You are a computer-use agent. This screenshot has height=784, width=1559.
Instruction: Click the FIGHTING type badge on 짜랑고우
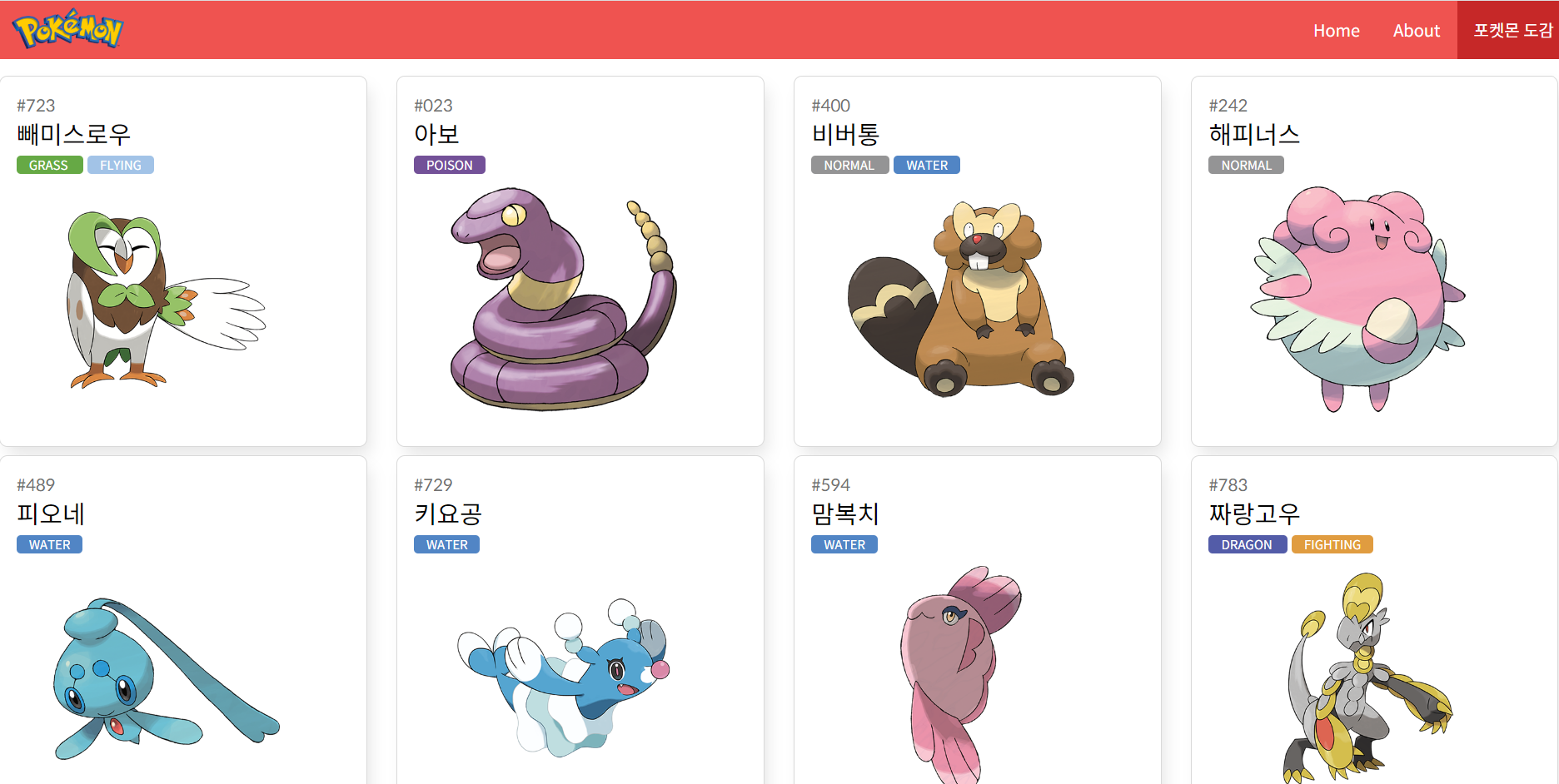pos(1332,544)
